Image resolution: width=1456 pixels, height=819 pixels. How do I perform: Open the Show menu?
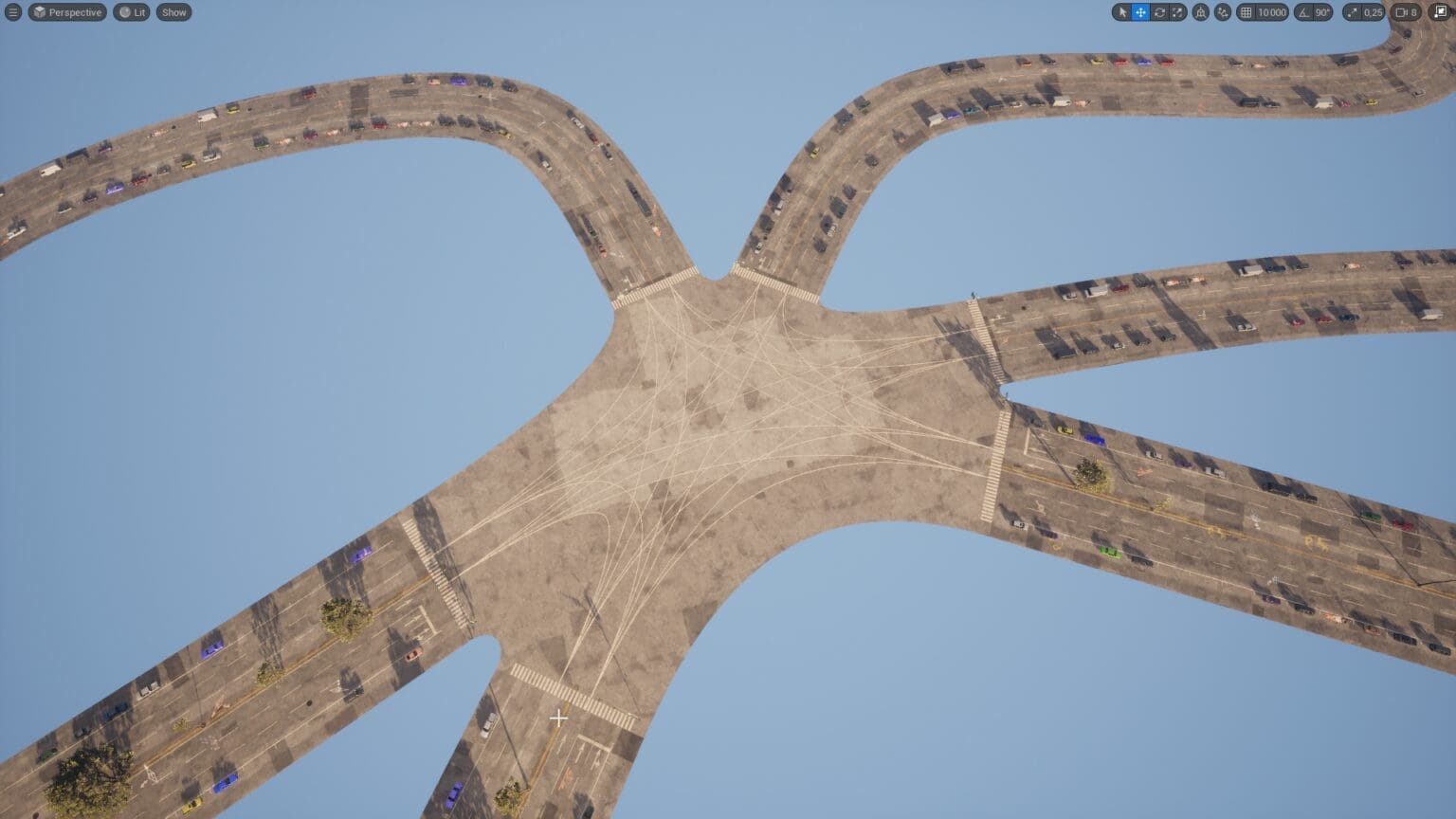[173, 12]
